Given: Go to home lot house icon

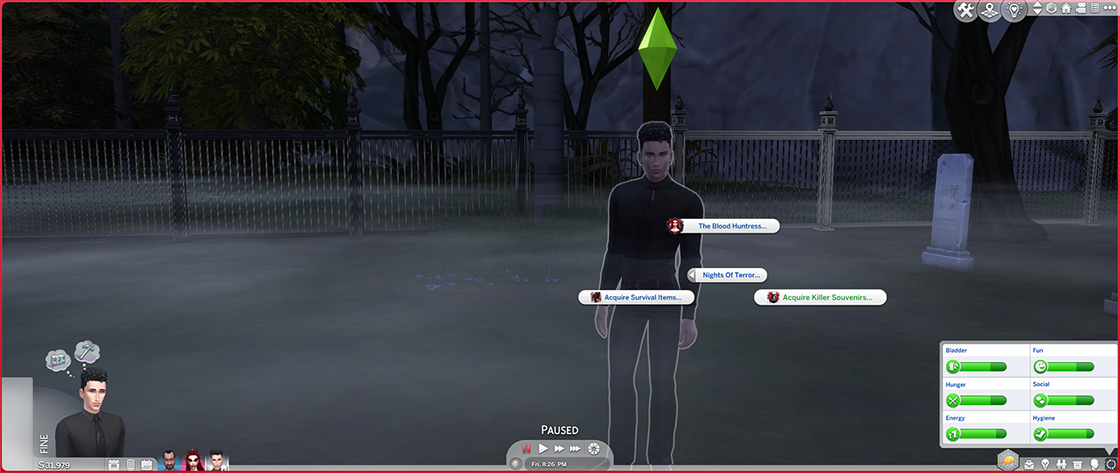Looking at the screenshot, I should point(1066,9).
